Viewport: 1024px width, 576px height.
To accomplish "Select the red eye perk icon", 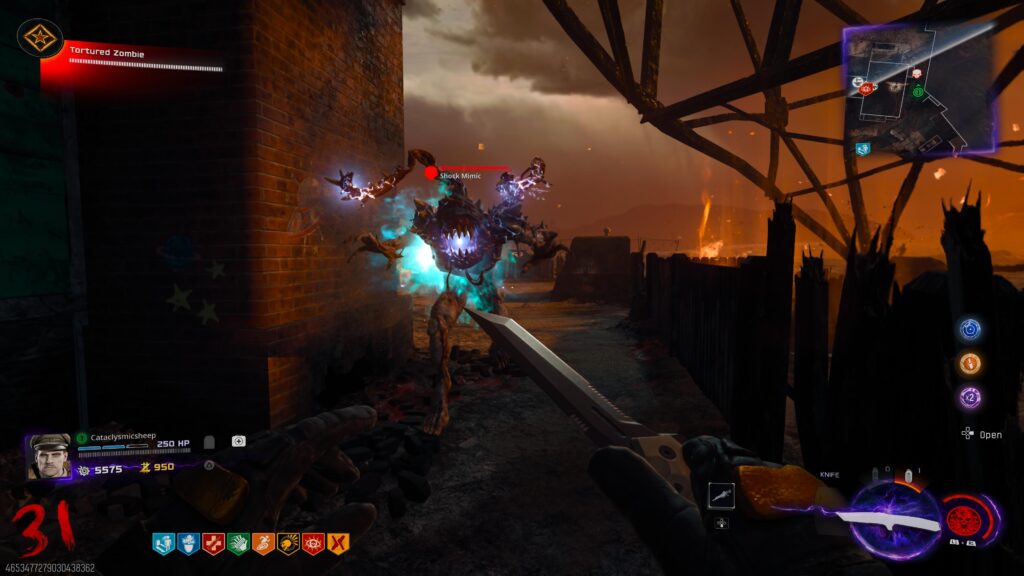I will pyautogui.click(x=313, y=543).
